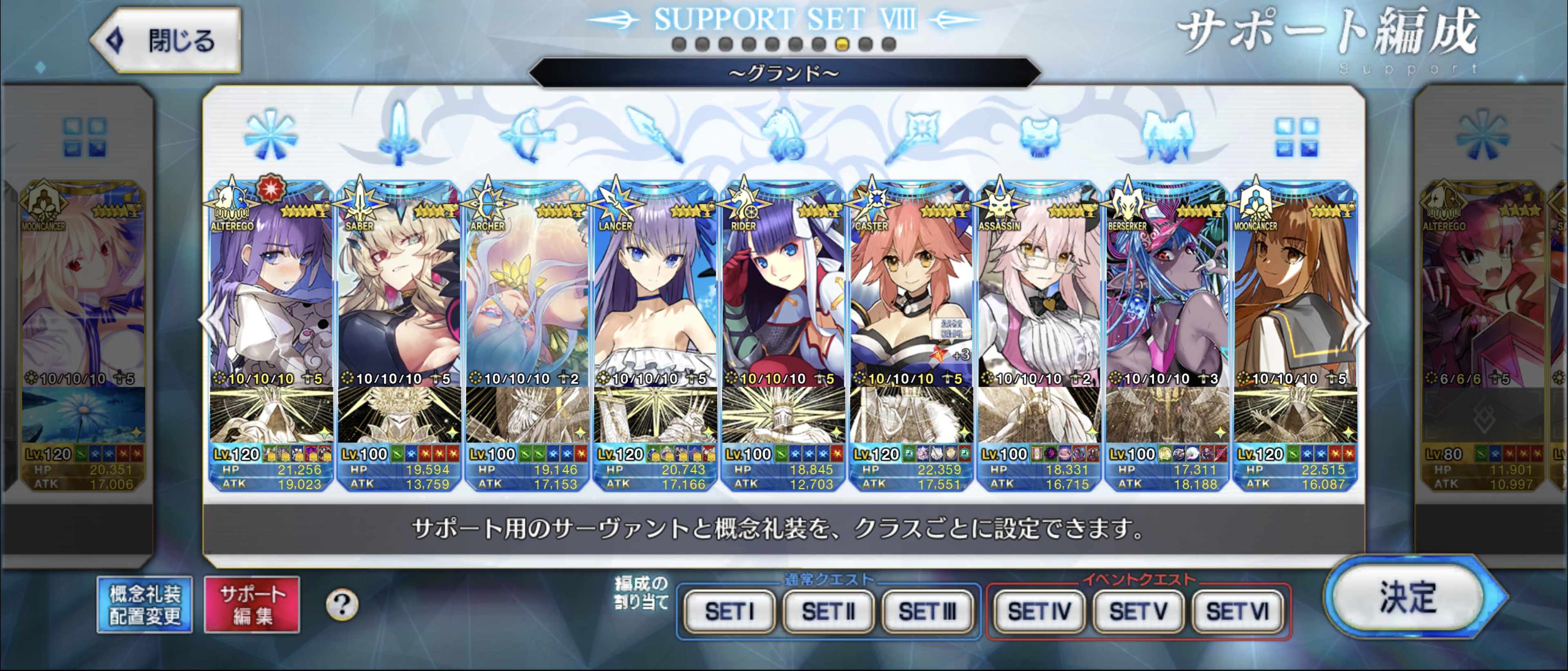Assign formation to SET V
Viewport: 1568px width, 671px height.
coord(1138,611)
